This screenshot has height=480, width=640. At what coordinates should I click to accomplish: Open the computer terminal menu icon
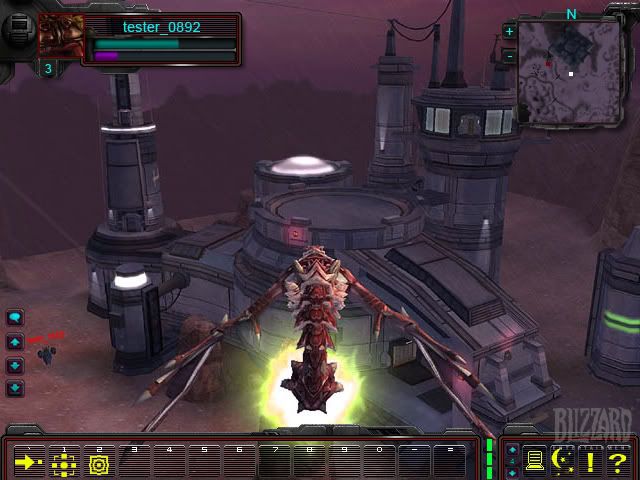pos(535,461)
